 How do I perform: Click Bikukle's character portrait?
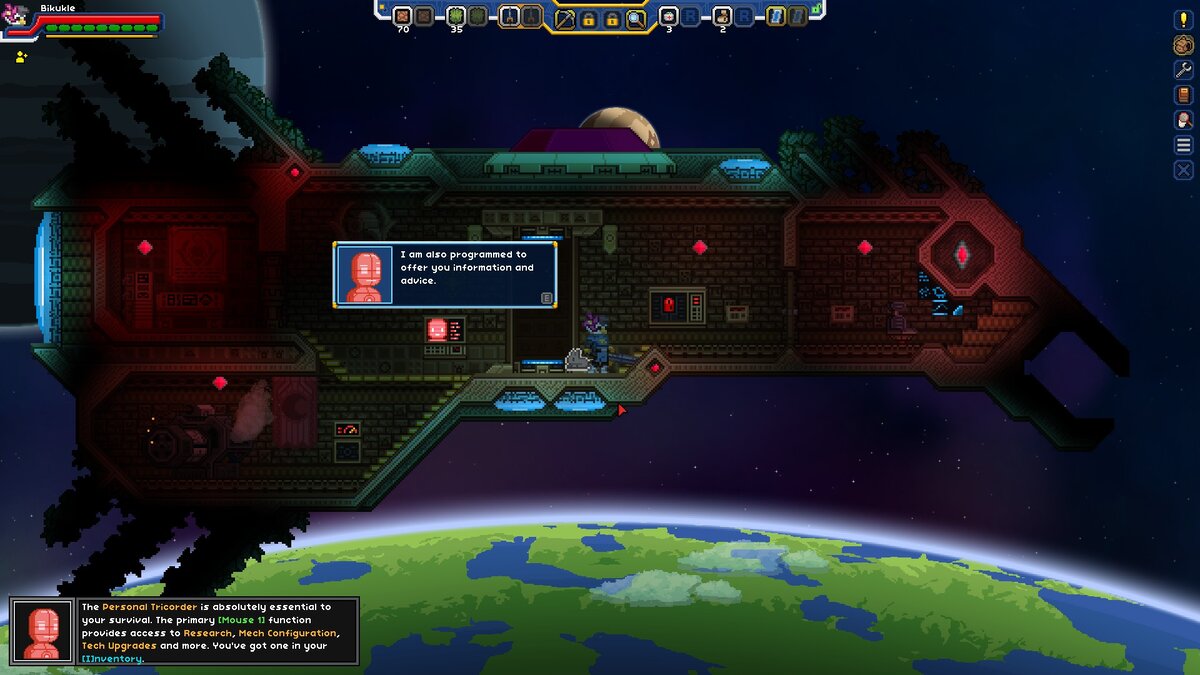tap(17, 20)
